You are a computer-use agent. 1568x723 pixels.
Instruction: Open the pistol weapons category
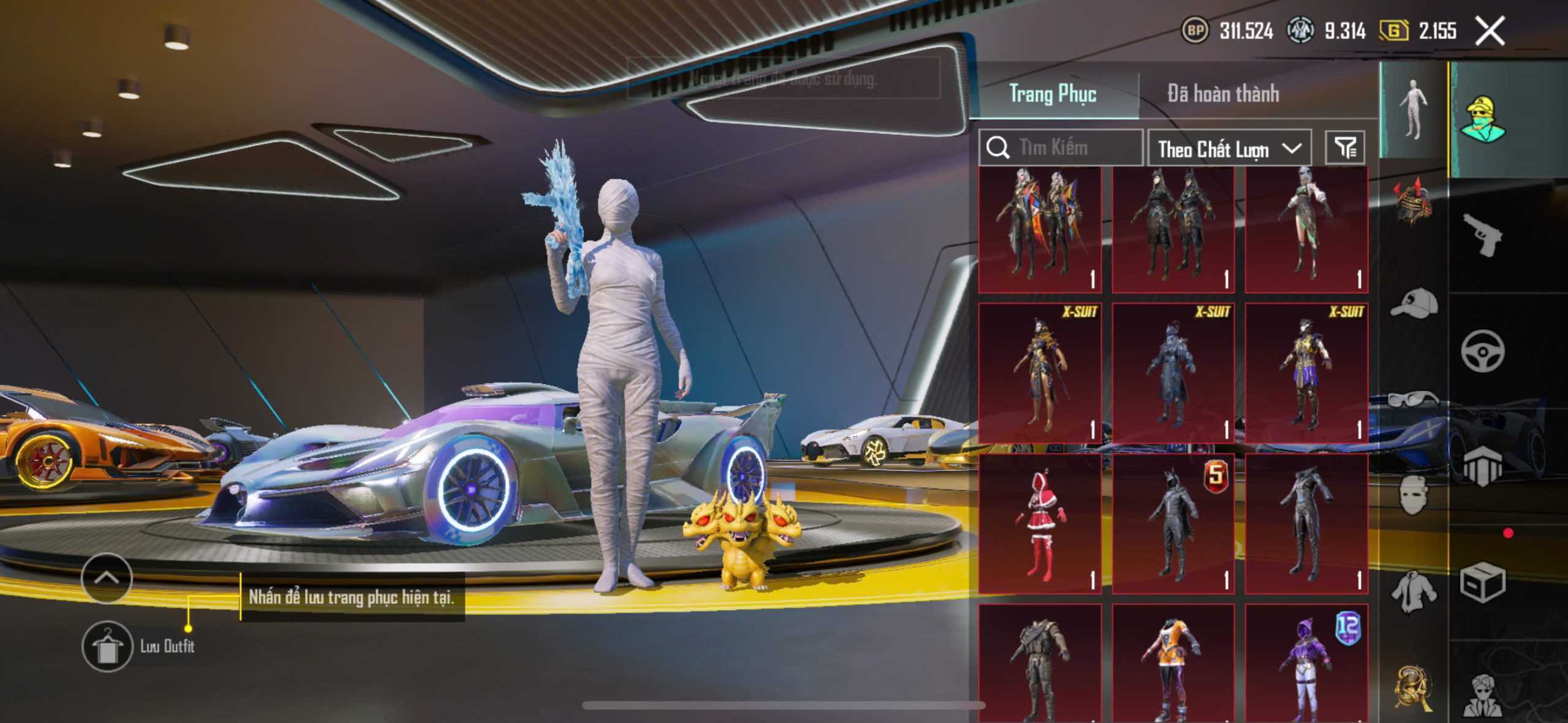pyautogui.click(x=1482, y=235)
